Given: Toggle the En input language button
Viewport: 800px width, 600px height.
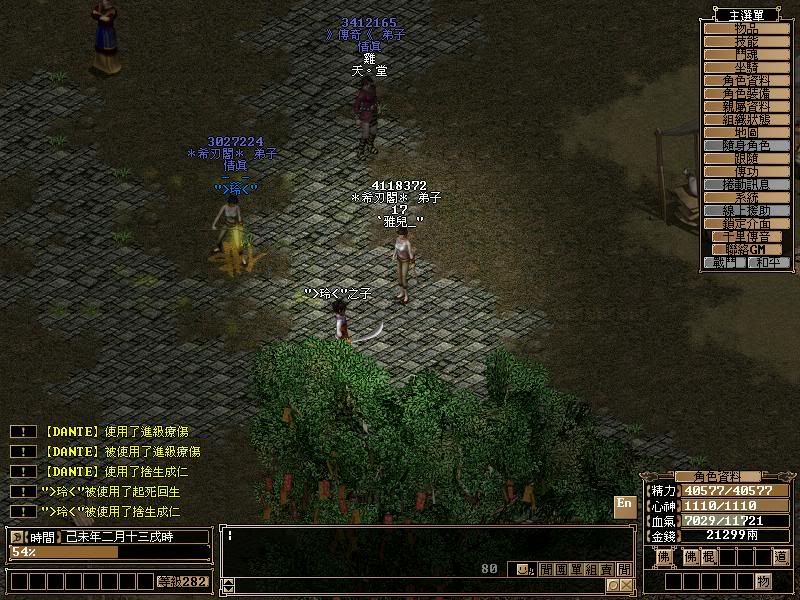Looking at the screenshot, I should pos(624,504).
